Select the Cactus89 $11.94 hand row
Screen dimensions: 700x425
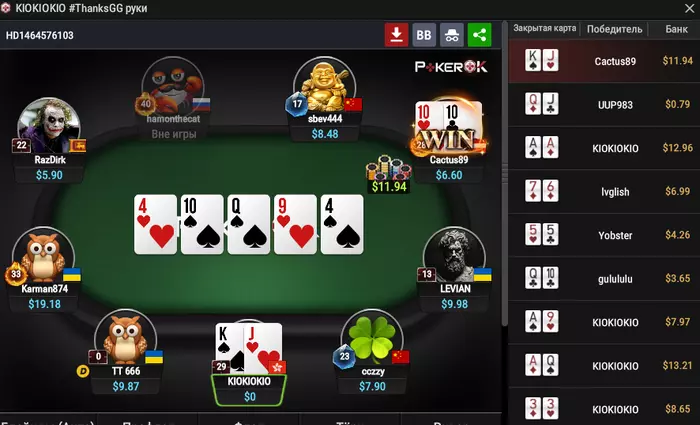pos(603,61)
